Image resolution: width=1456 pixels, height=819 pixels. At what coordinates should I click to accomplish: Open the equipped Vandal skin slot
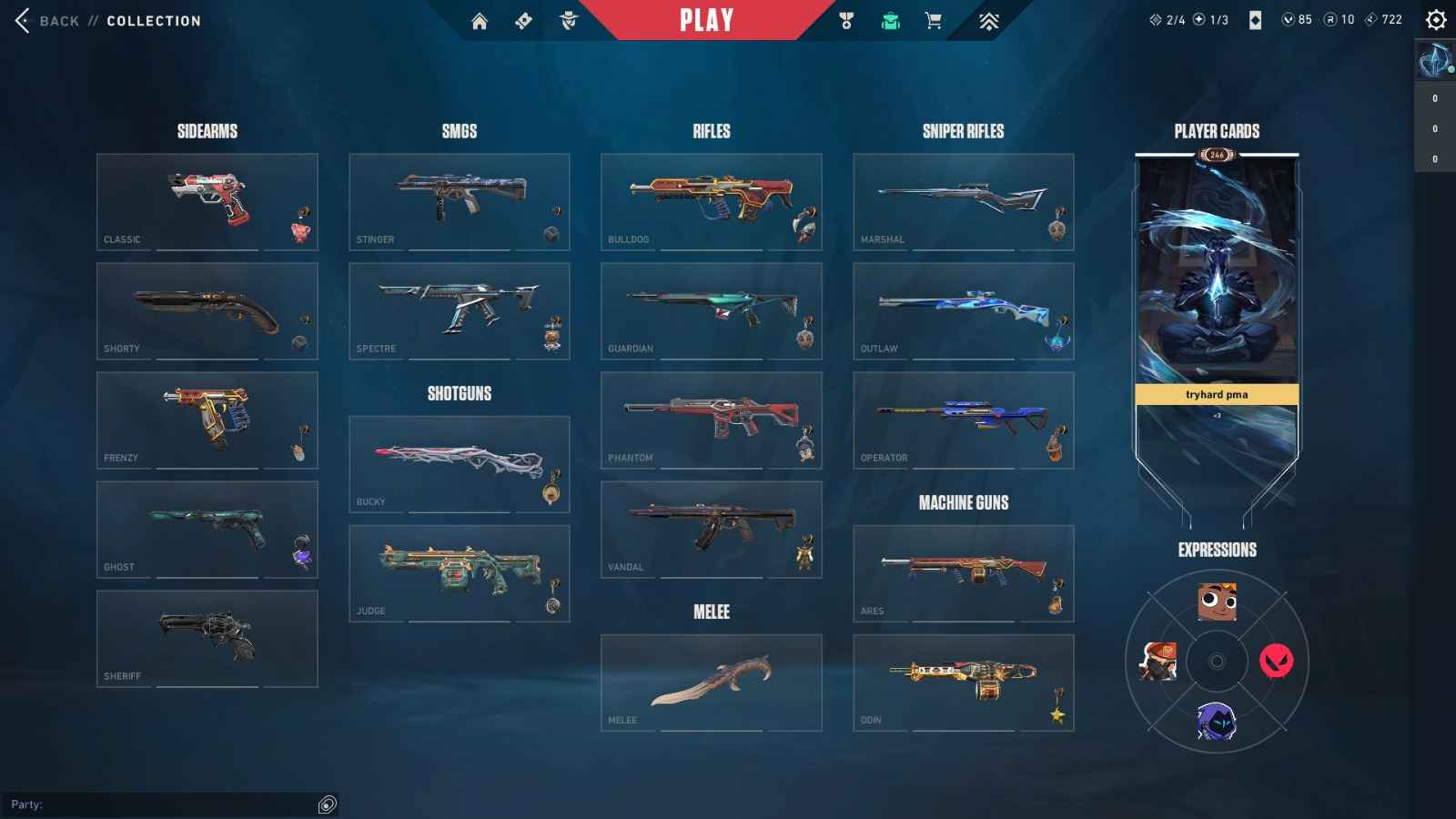click(711, 528)
